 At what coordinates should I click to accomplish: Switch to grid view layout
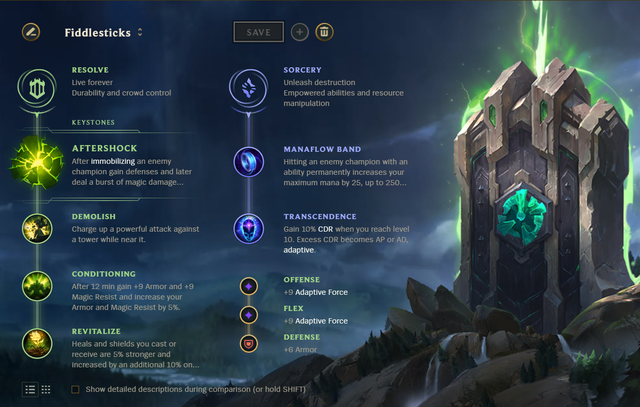(46, 388)
